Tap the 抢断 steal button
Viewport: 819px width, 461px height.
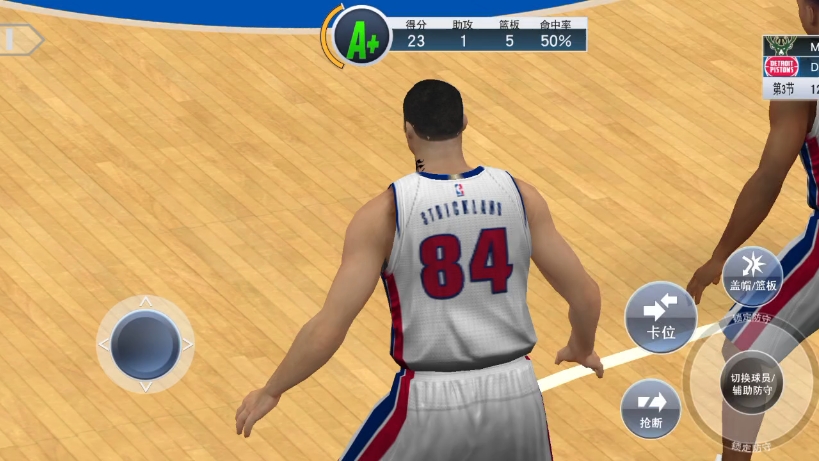[650, 409]
